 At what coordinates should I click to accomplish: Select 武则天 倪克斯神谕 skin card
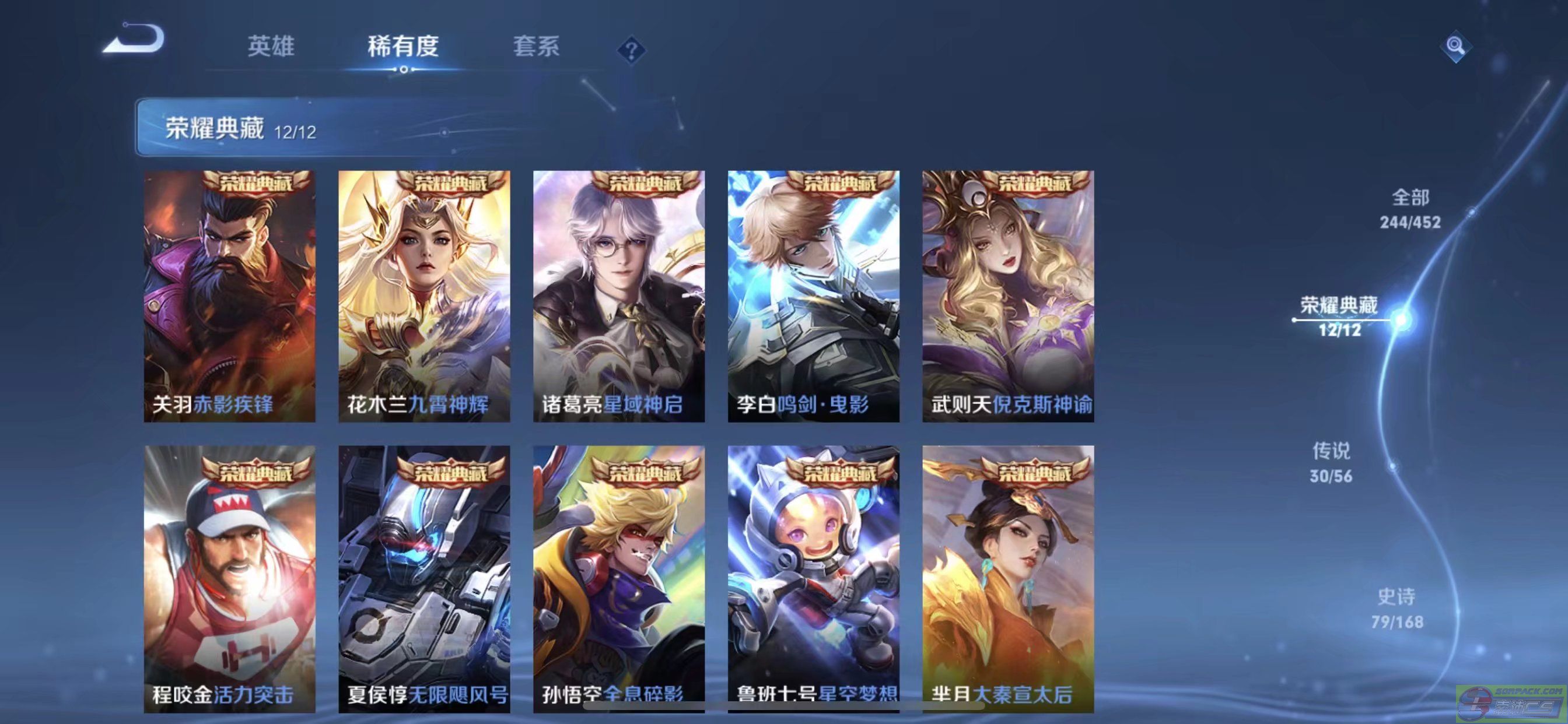1008,296
